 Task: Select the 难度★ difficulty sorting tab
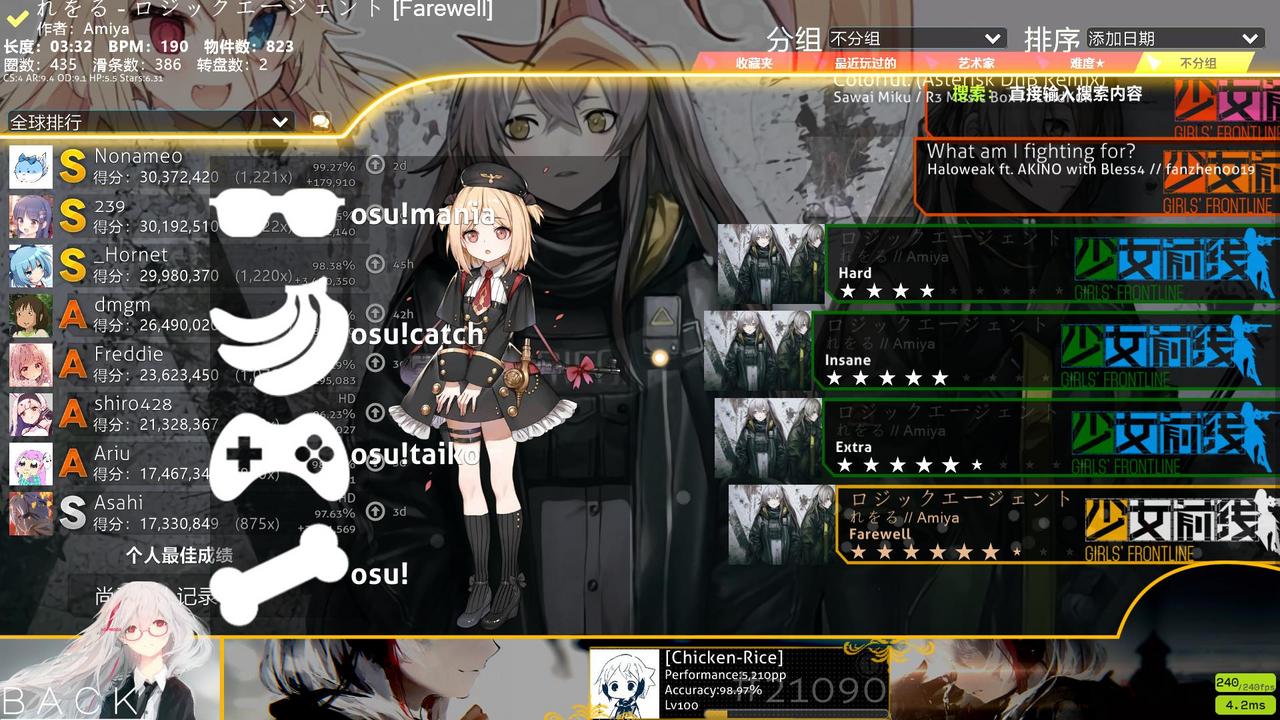coord(1085,64)
